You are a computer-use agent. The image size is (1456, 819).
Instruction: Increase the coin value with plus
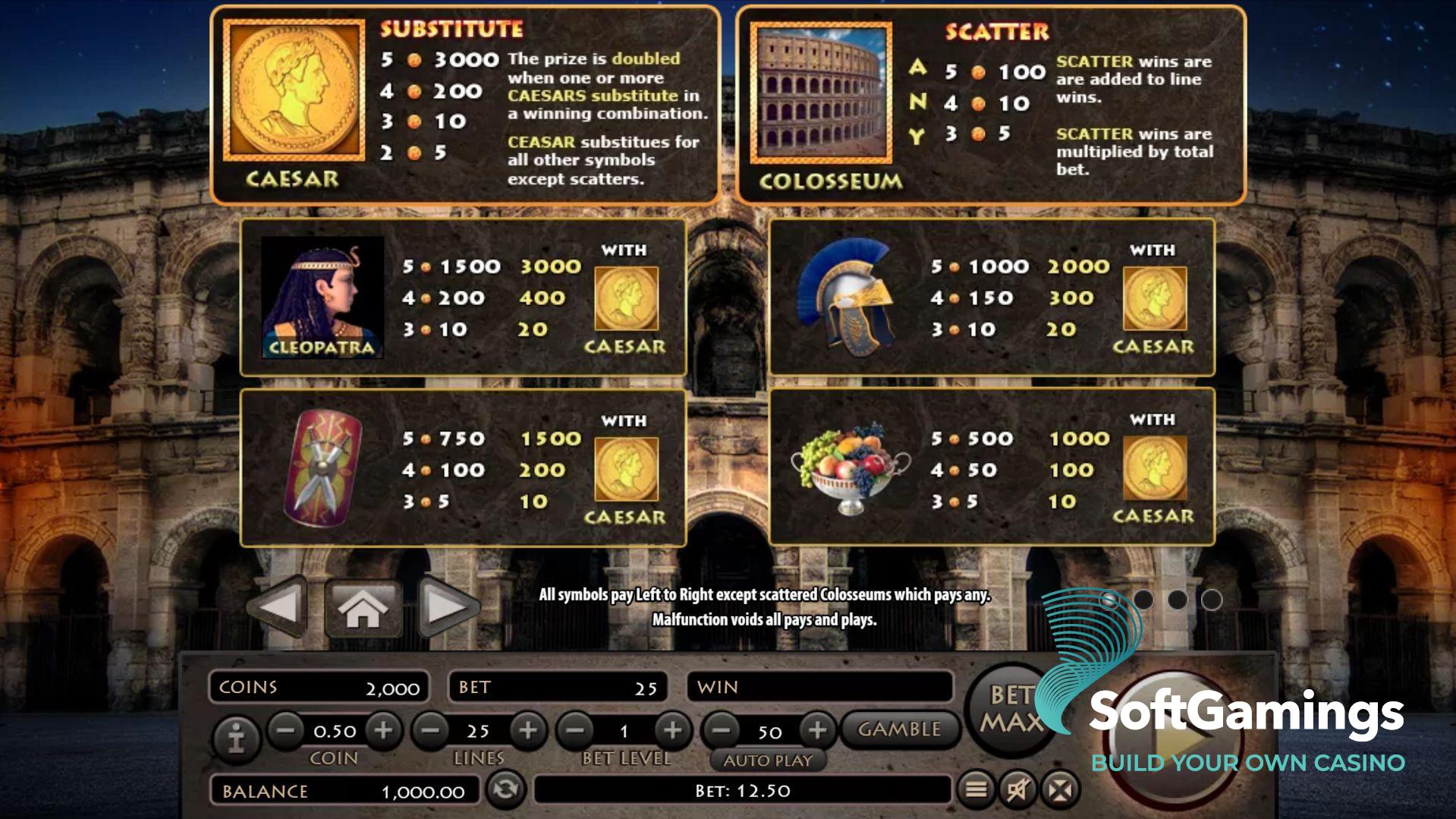tap(385, 730)
